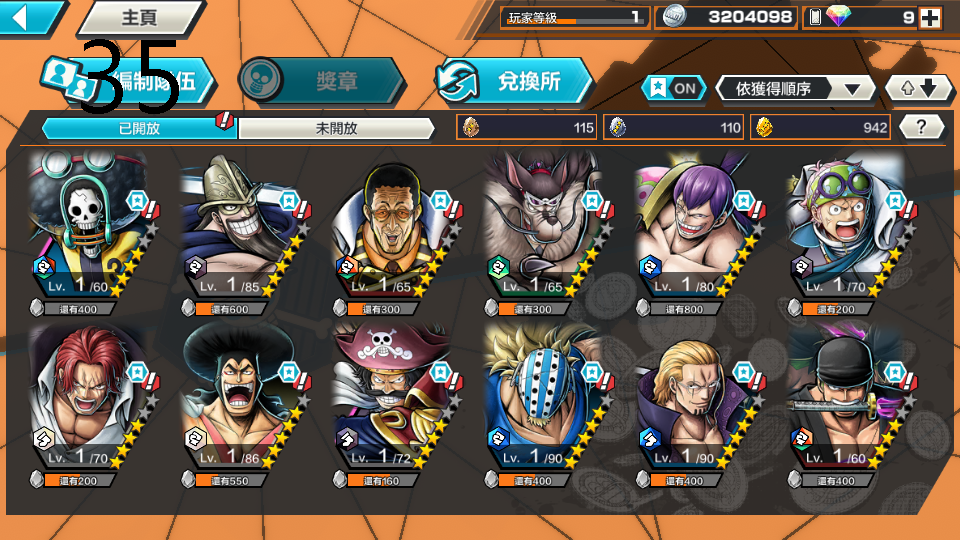Screen dimensions: 960x540
Task: Toggle the favorites ON filter
Action: pyautogui.click(x=674, y=88)
